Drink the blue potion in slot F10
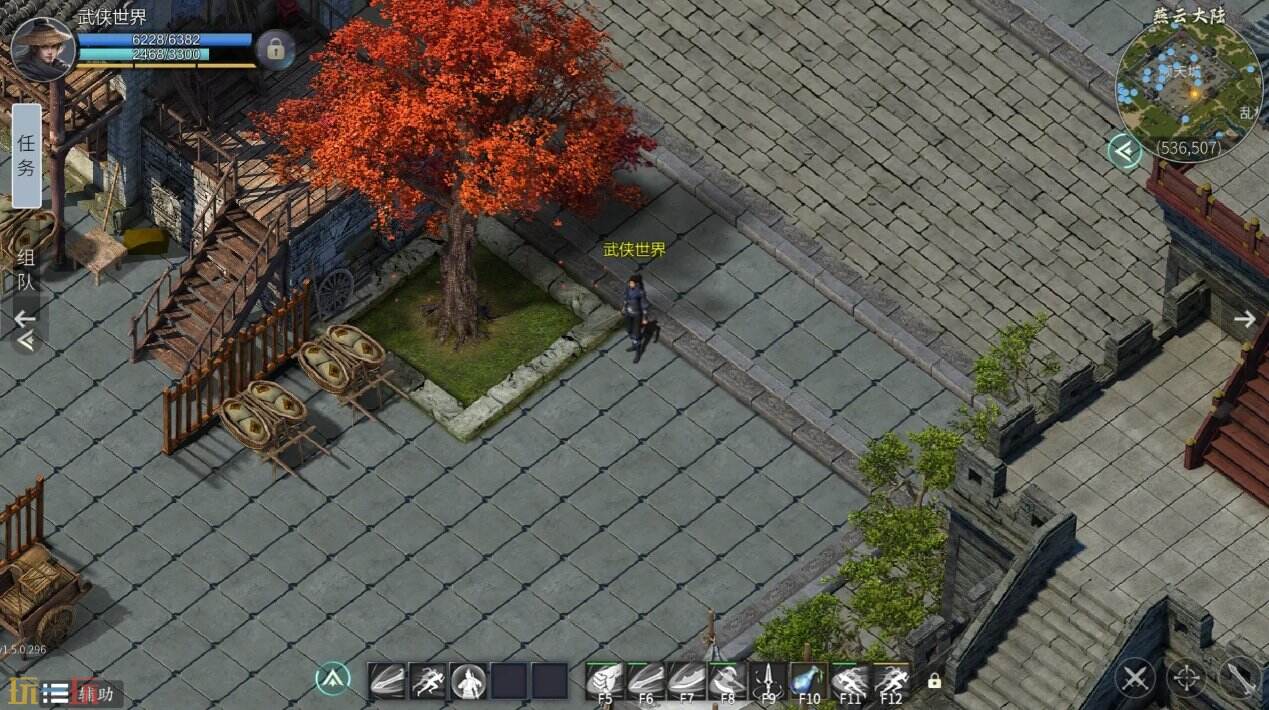Screen dimensions: 1269x710 [x=808, y=681]
